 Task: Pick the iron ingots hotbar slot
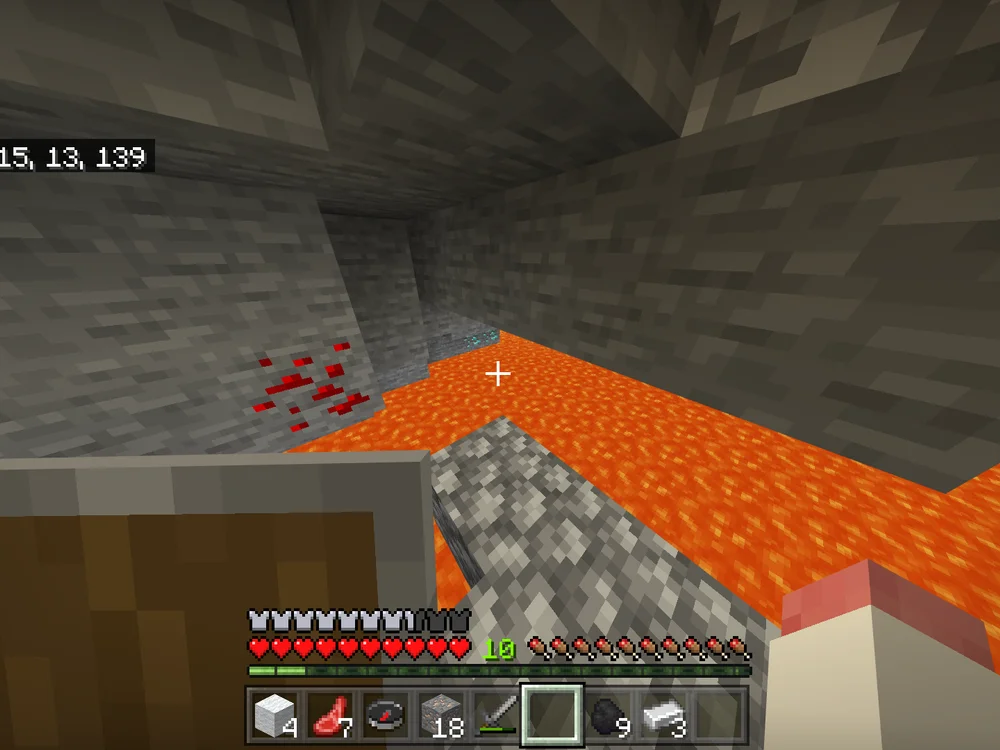663,713
